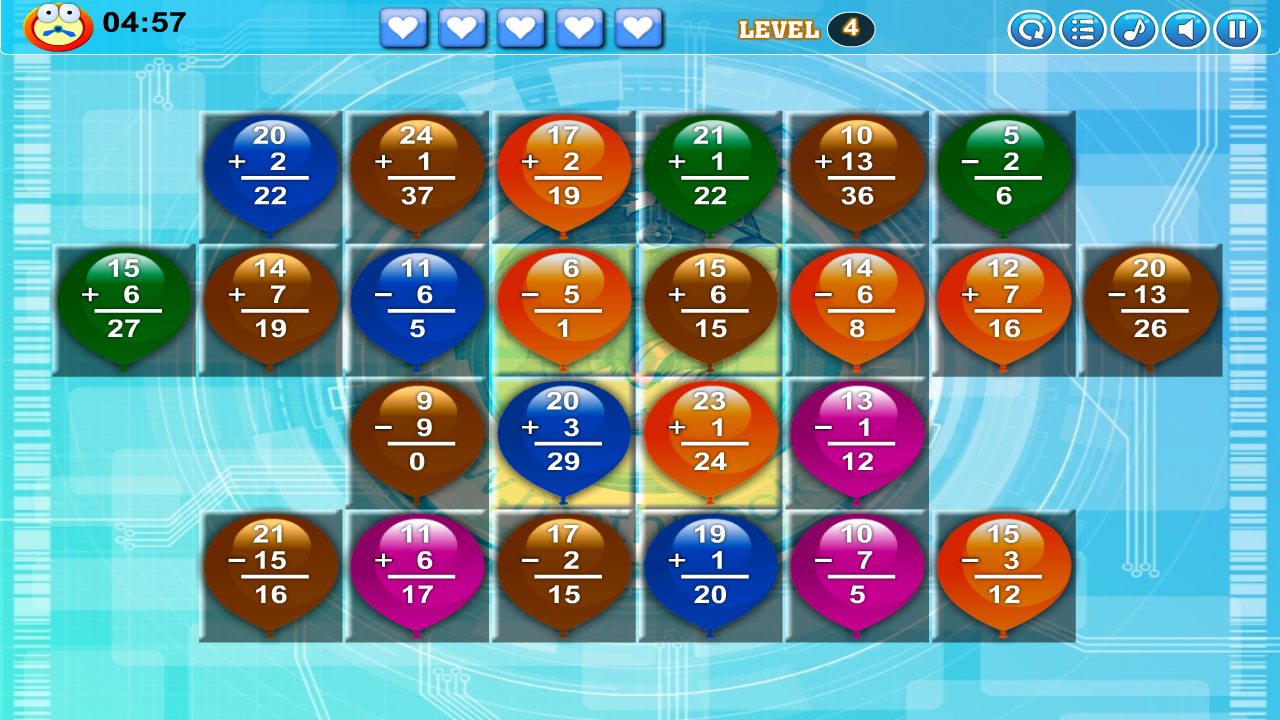
Task: Select the LEVEL 4 badge
Action: coord(805,29)
